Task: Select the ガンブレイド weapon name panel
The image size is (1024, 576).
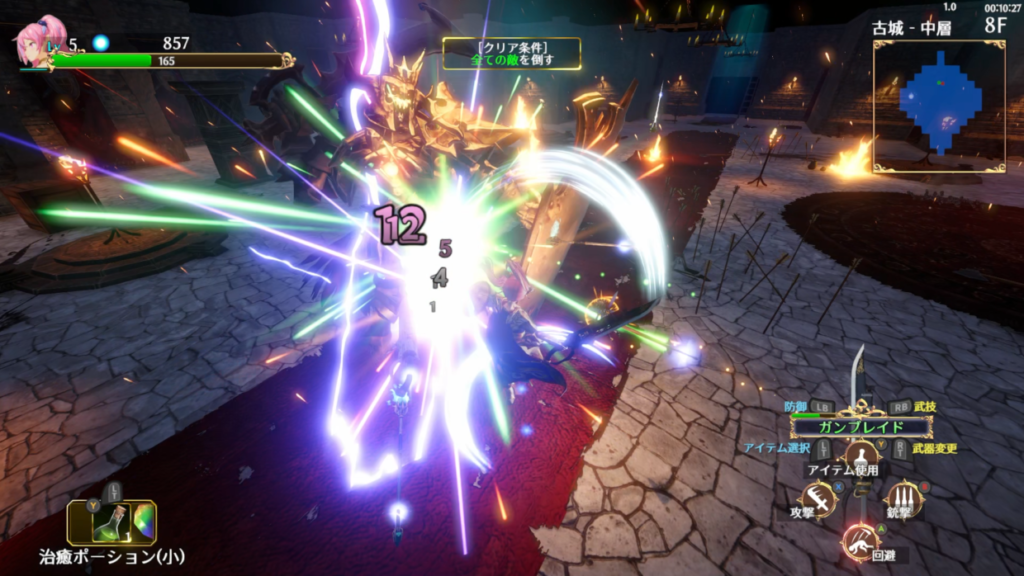Action: tap(861, 427)
